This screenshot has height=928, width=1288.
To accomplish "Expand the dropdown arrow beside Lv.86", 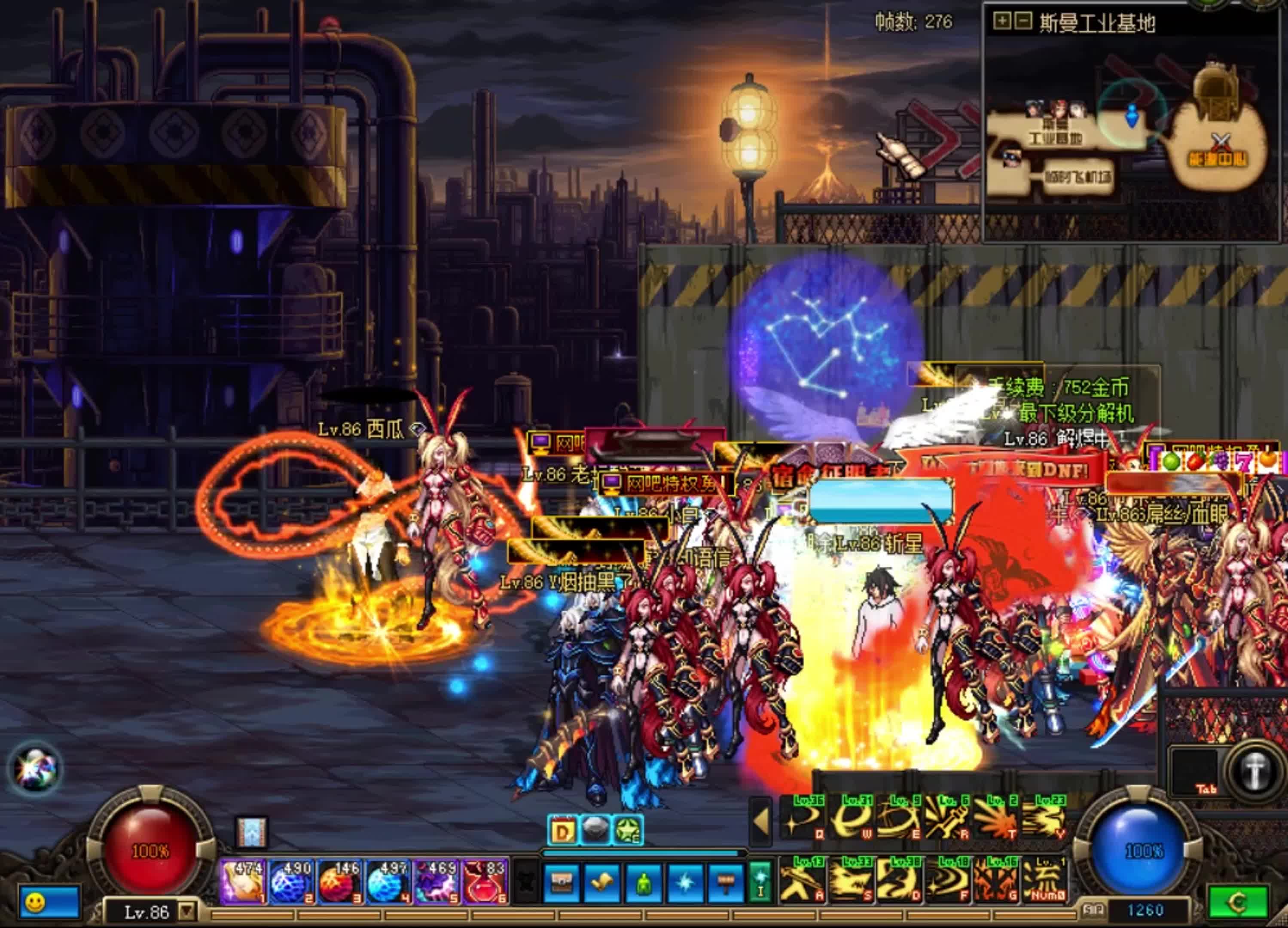I will [186, 912].
